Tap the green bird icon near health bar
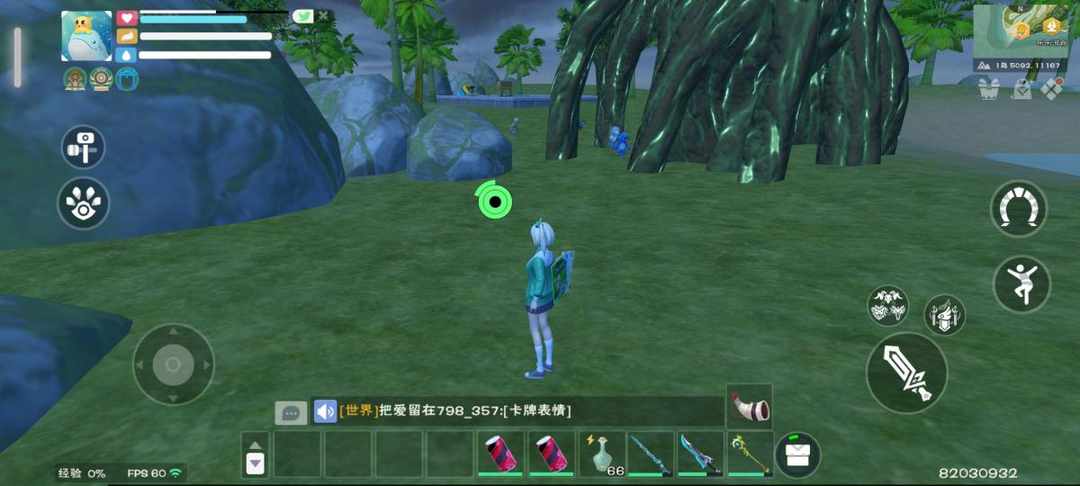Screen dimensions: 1080x486 tap(303, 16)
